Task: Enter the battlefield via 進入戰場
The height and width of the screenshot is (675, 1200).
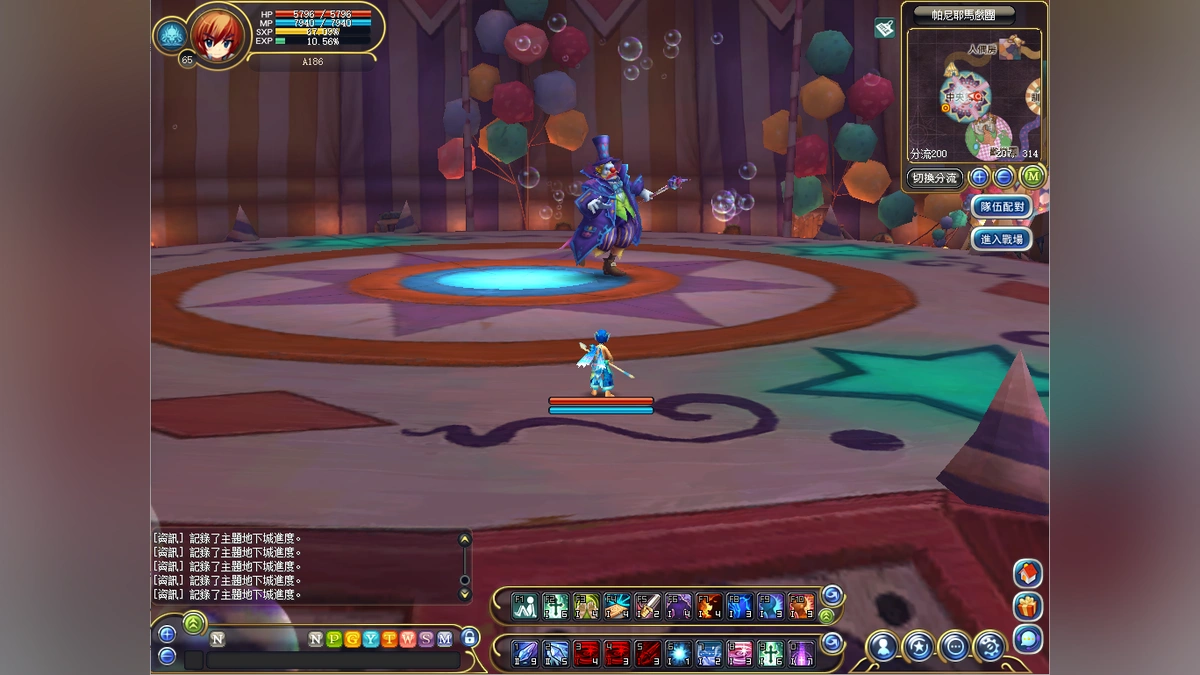Action: point(1001,239)
